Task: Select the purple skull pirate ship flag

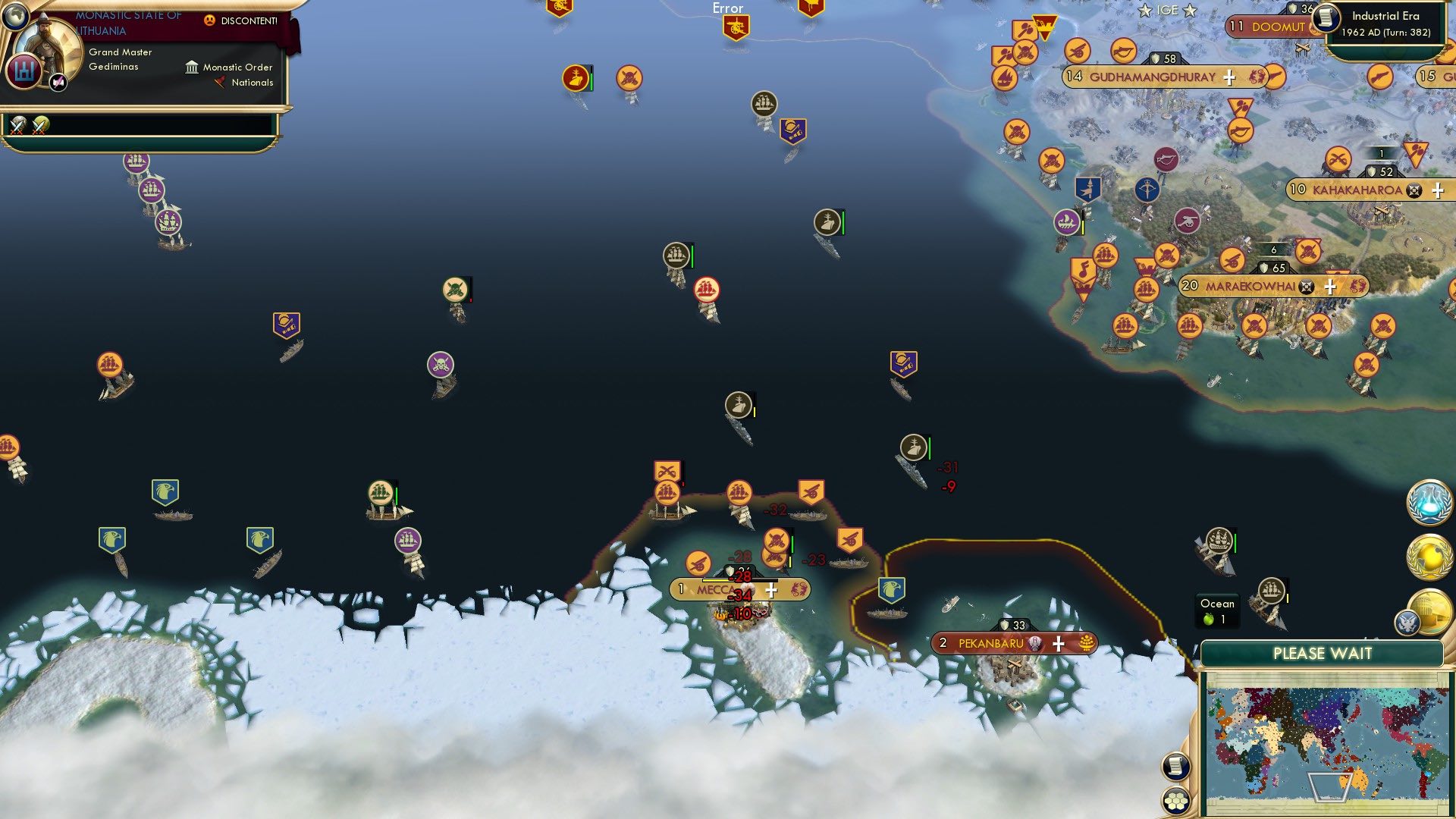Action: 441,364
